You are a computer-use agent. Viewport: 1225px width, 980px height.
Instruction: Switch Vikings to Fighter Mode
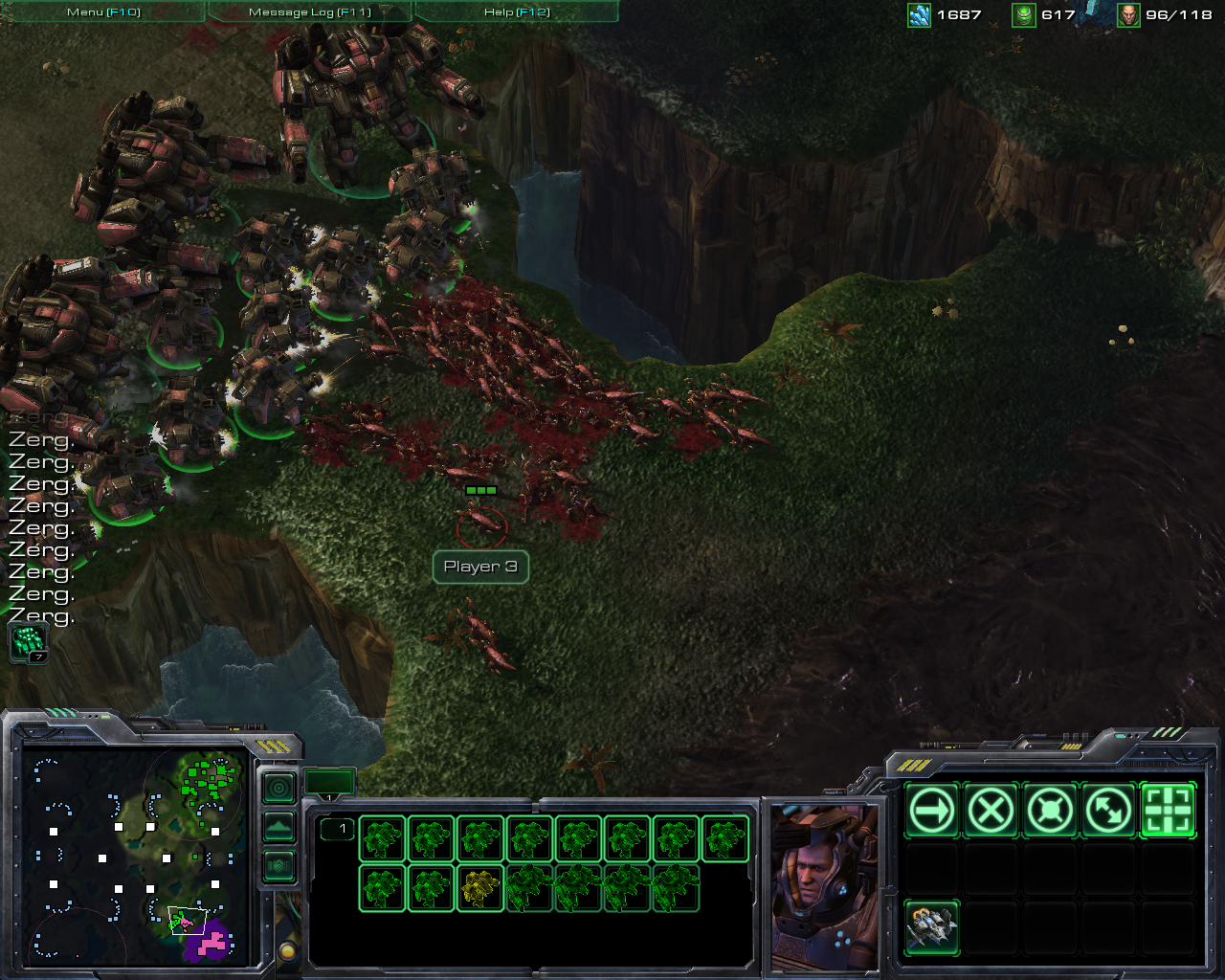pyautogui.click(x=932, y=928)
